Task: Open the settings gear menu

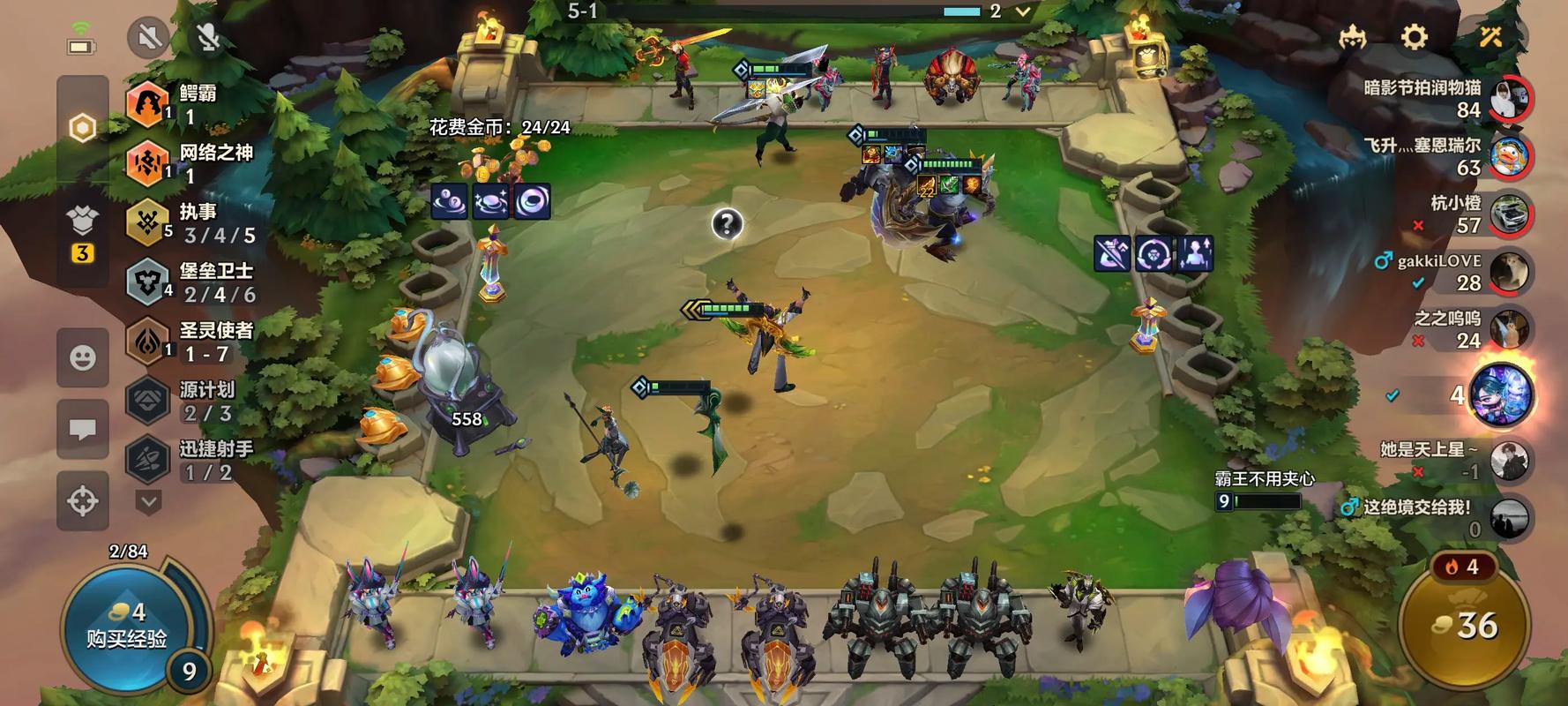Action: [x=1414, y=37]
